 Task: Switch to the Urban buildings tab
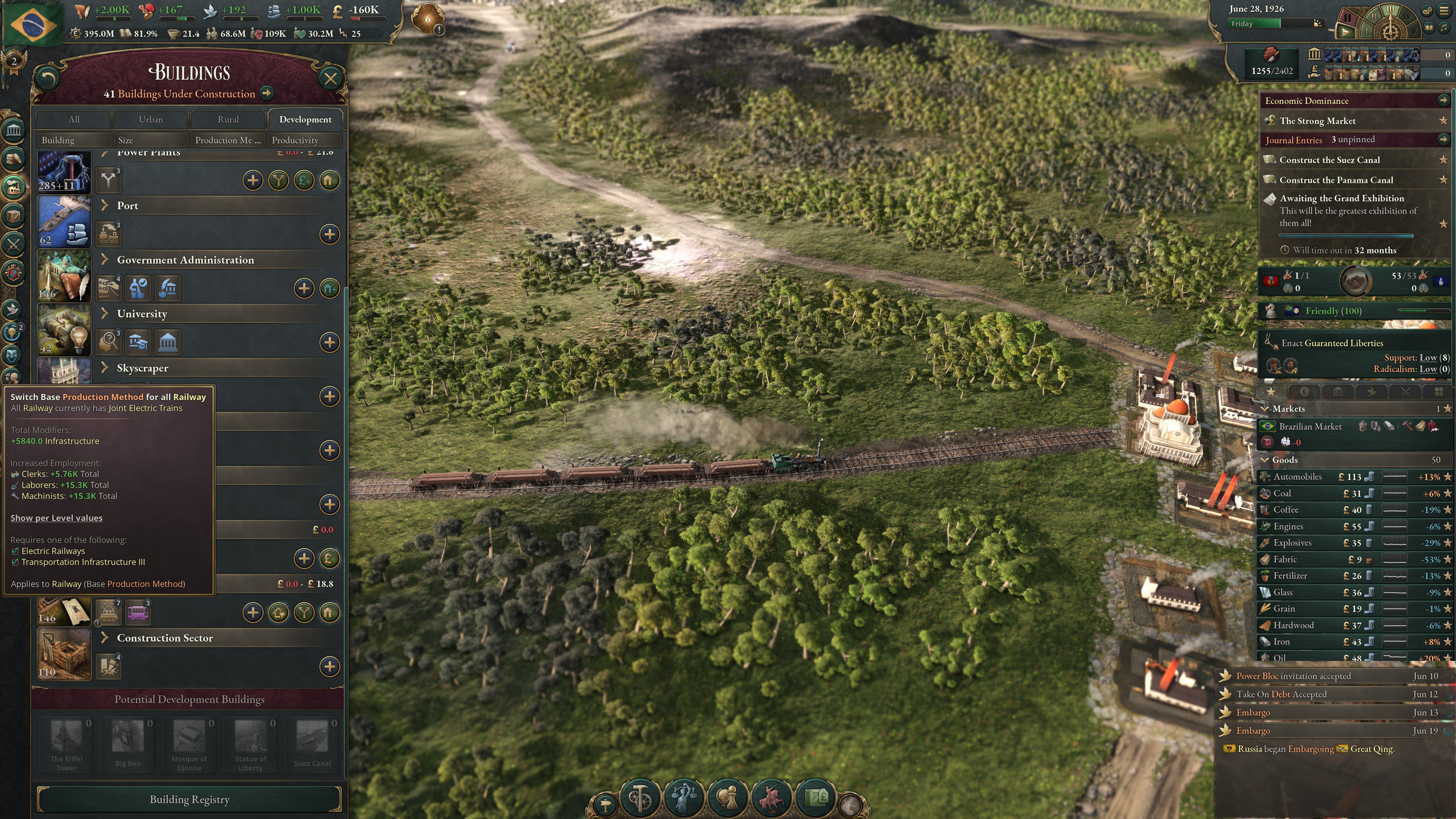coord(151,119)
